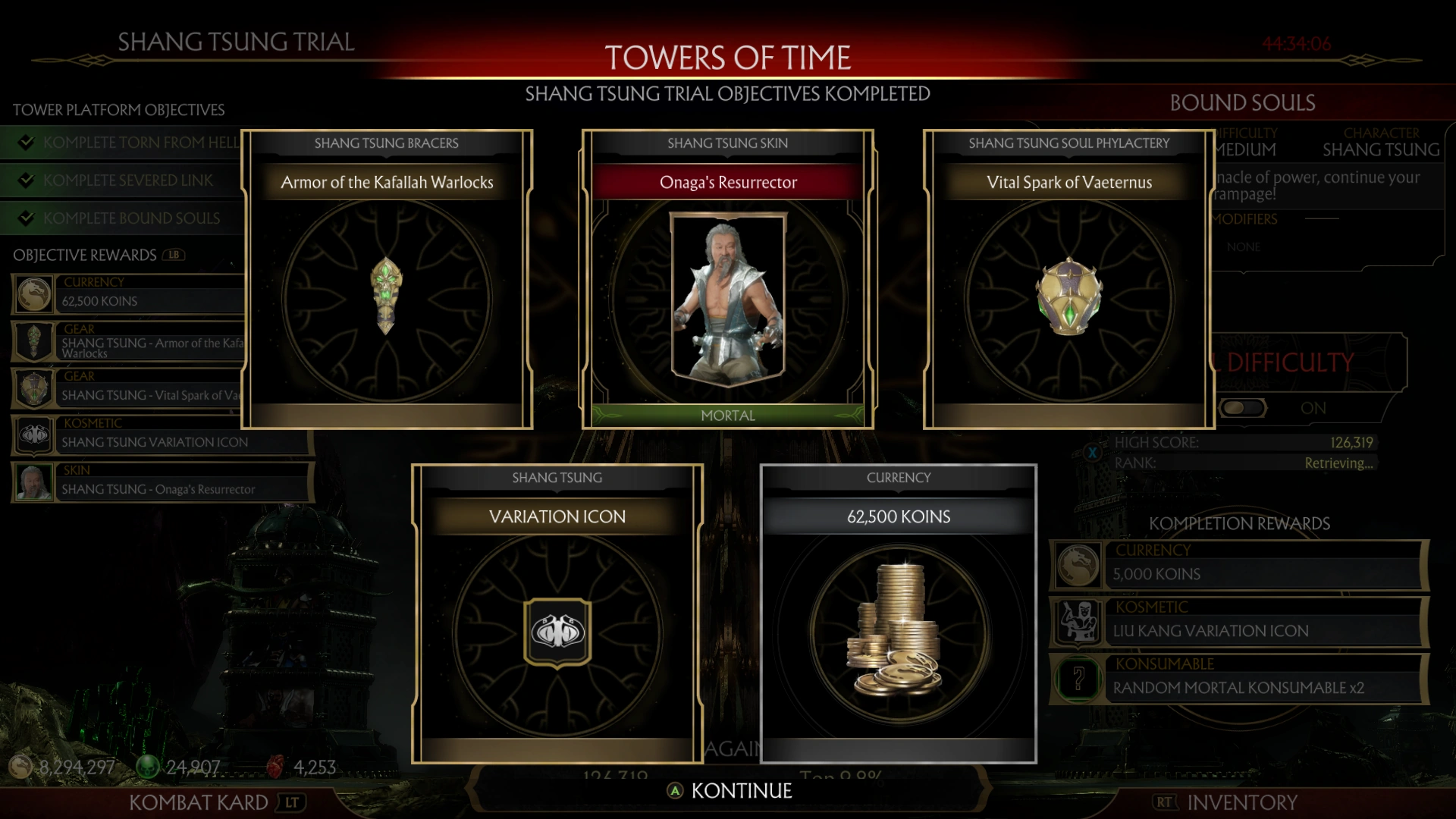Click the Komplete Bound Souls checkmark
Image resolution: width=1456 pixels, height=819 pixels.
[27, 218]
